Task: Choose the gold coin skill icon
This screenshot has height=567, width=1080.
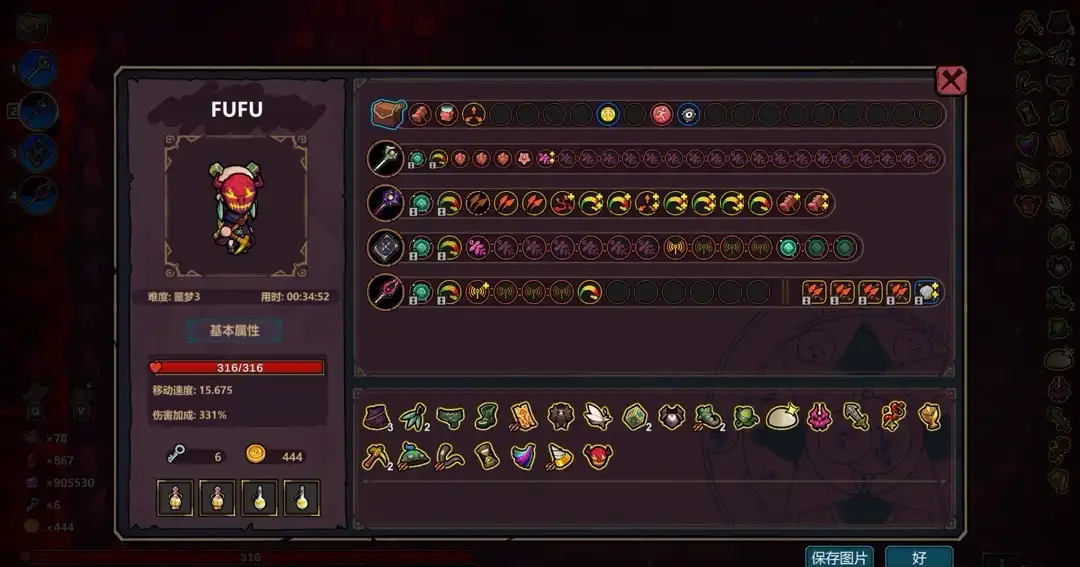Action: [x=607, y=114]
